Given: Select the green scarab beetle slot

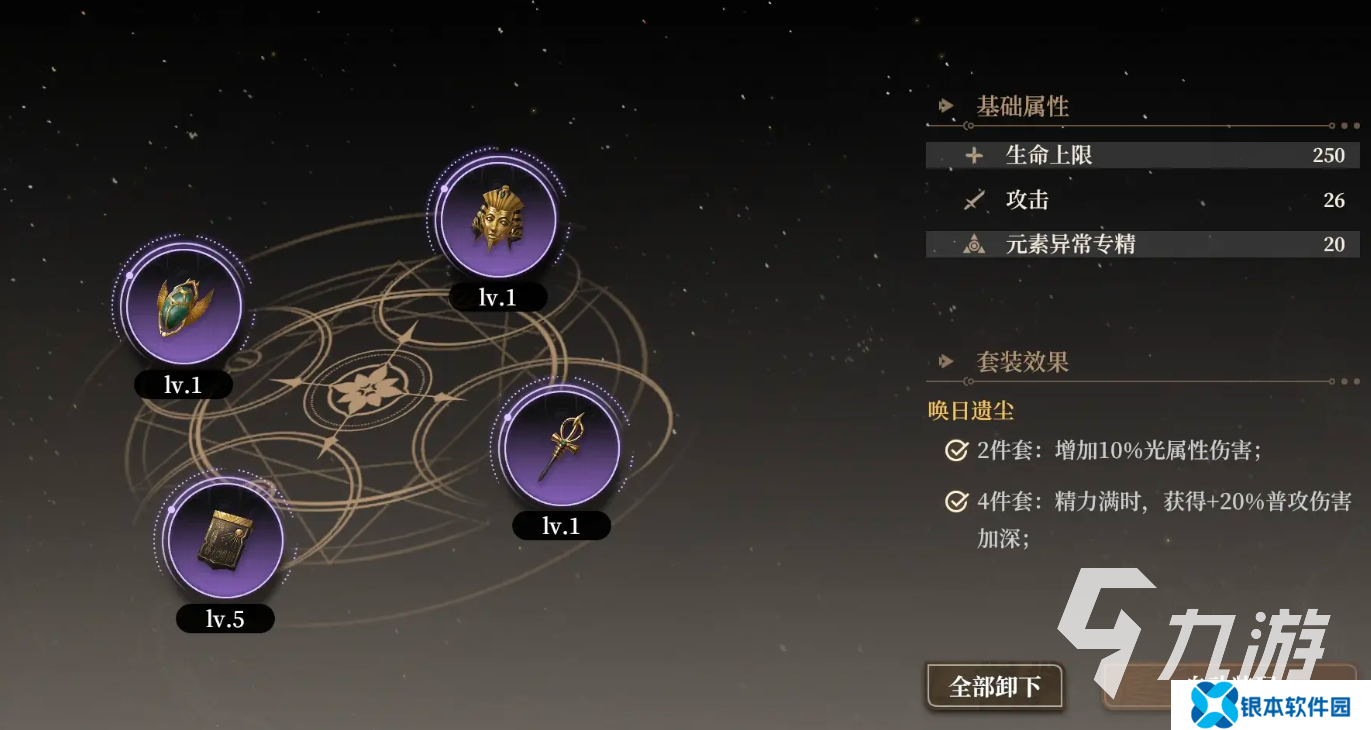Looking at the screenshot, I should (x=183, y=305).
